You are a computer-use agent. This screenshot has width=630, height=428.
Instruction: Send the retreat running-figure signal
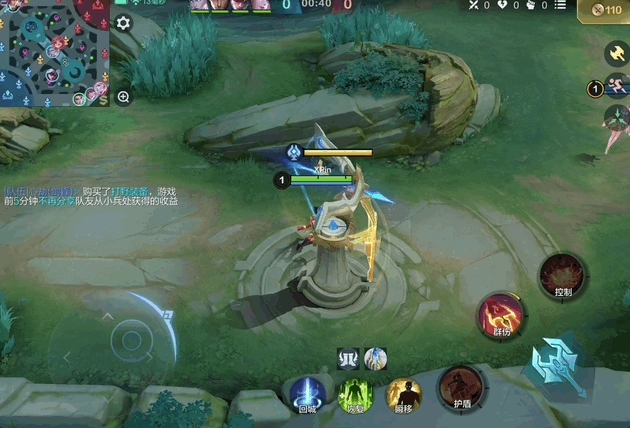[616, 88]
